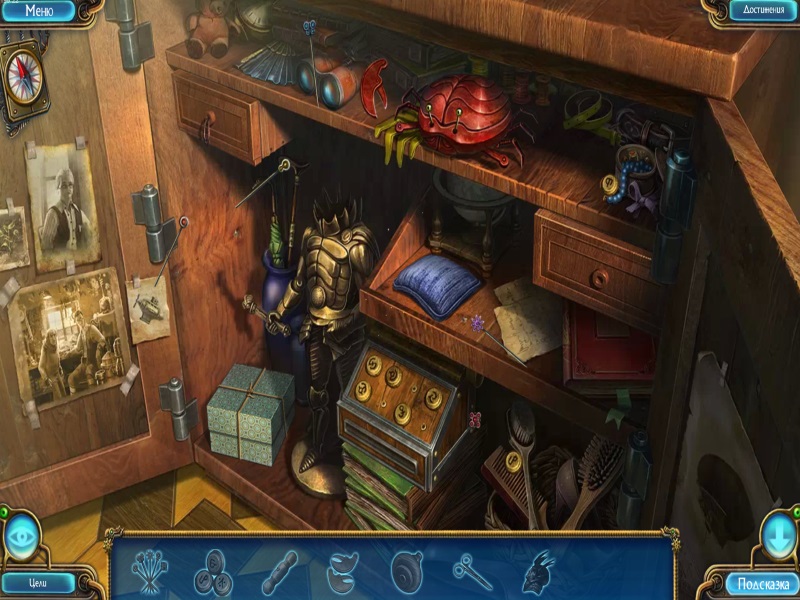Open the Меню button

click(x=38, y=12)
